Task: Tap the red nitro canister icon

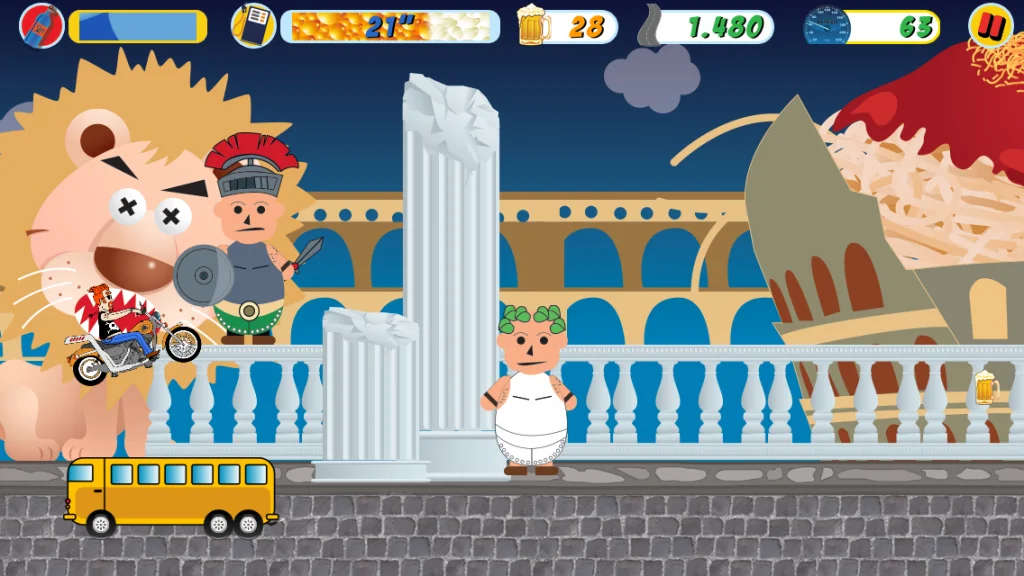Action: [x=41, y=26]
